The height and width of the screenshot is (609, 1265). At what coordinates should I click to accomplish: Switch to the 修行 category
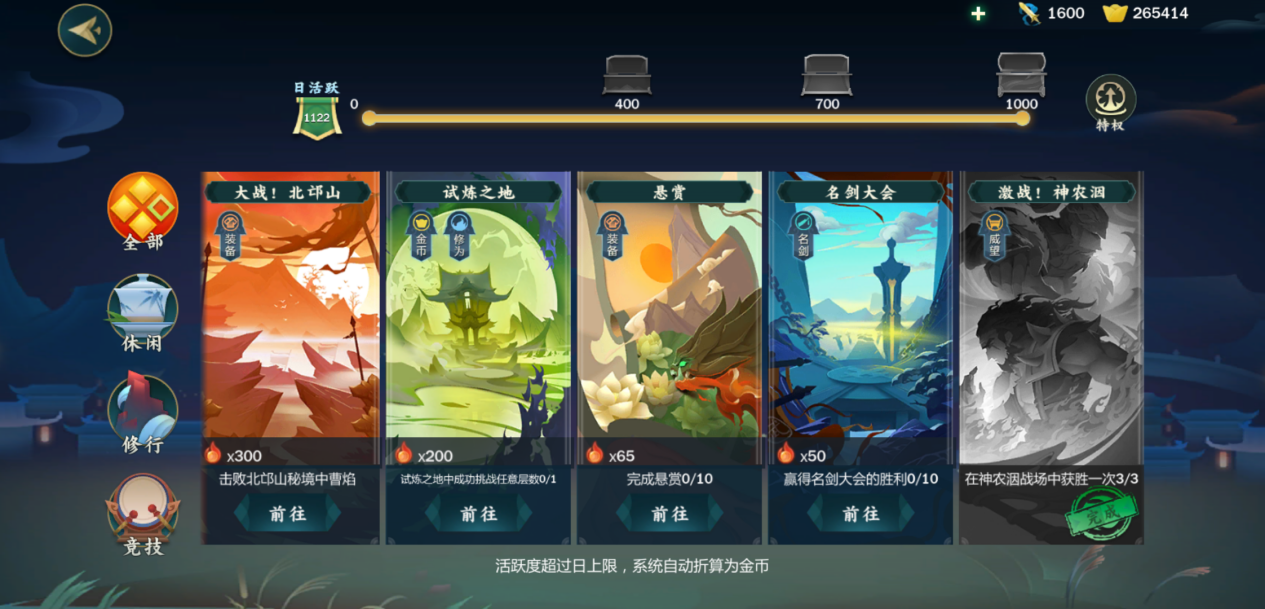coord(142,414)
